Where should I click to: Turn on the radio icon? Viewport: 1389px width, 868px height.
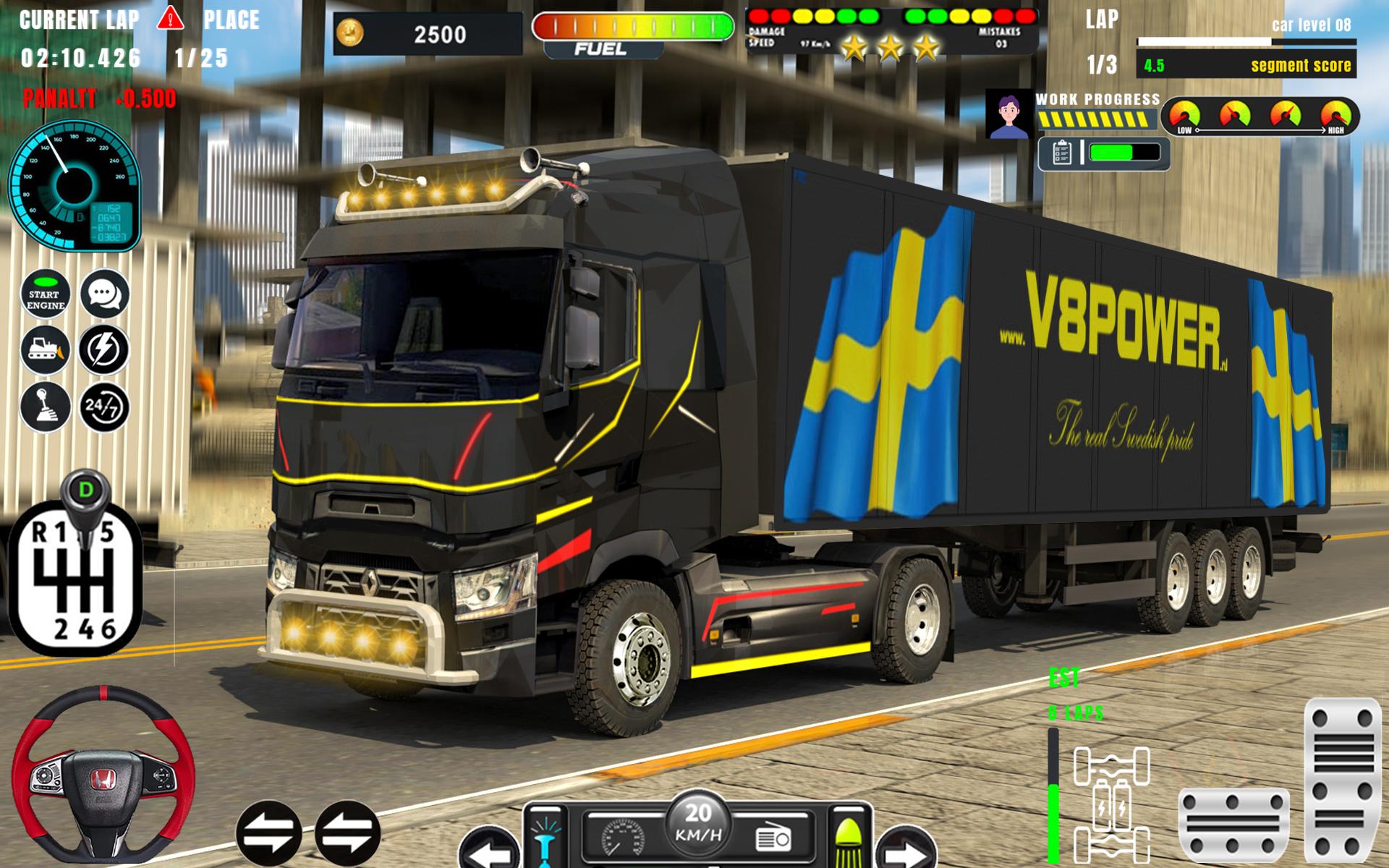click(x=773, y=839)
